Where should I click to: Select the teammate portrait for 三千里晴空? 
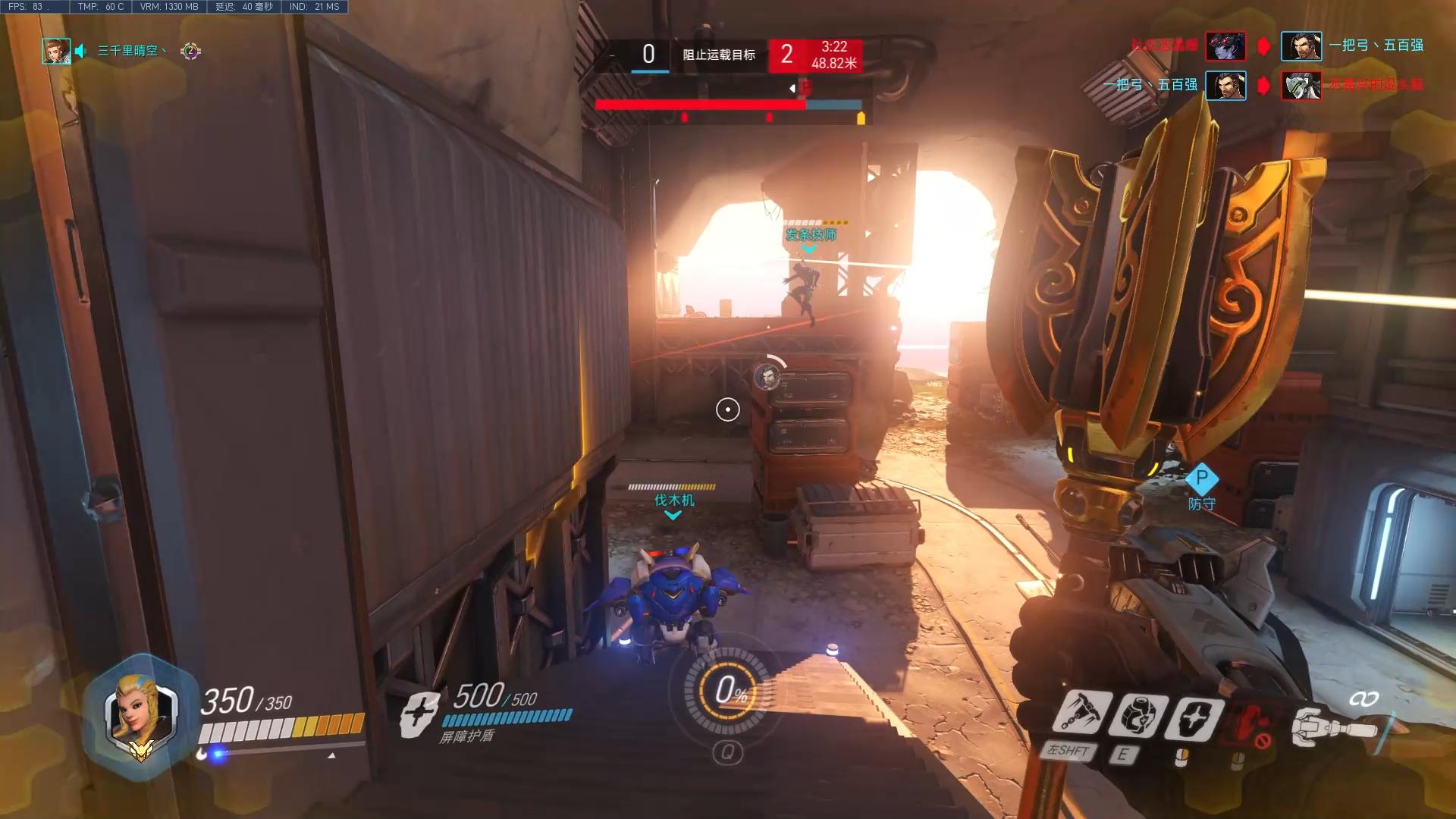pyautogui.click(x=56, y=51)
